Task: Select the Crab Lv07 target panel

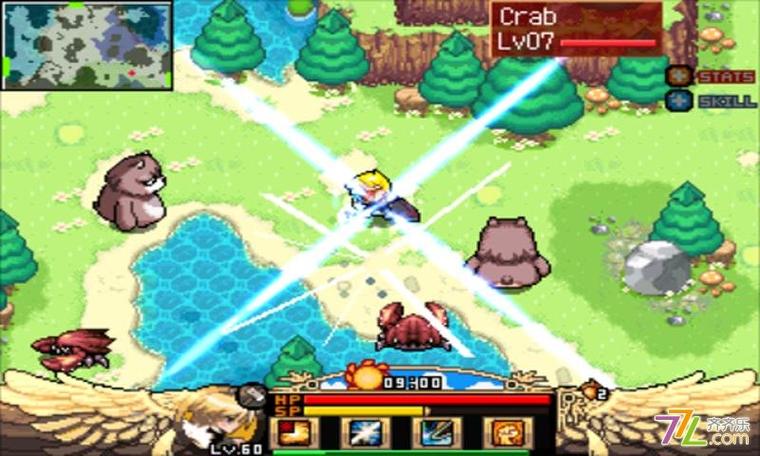Action: [576, 28]
